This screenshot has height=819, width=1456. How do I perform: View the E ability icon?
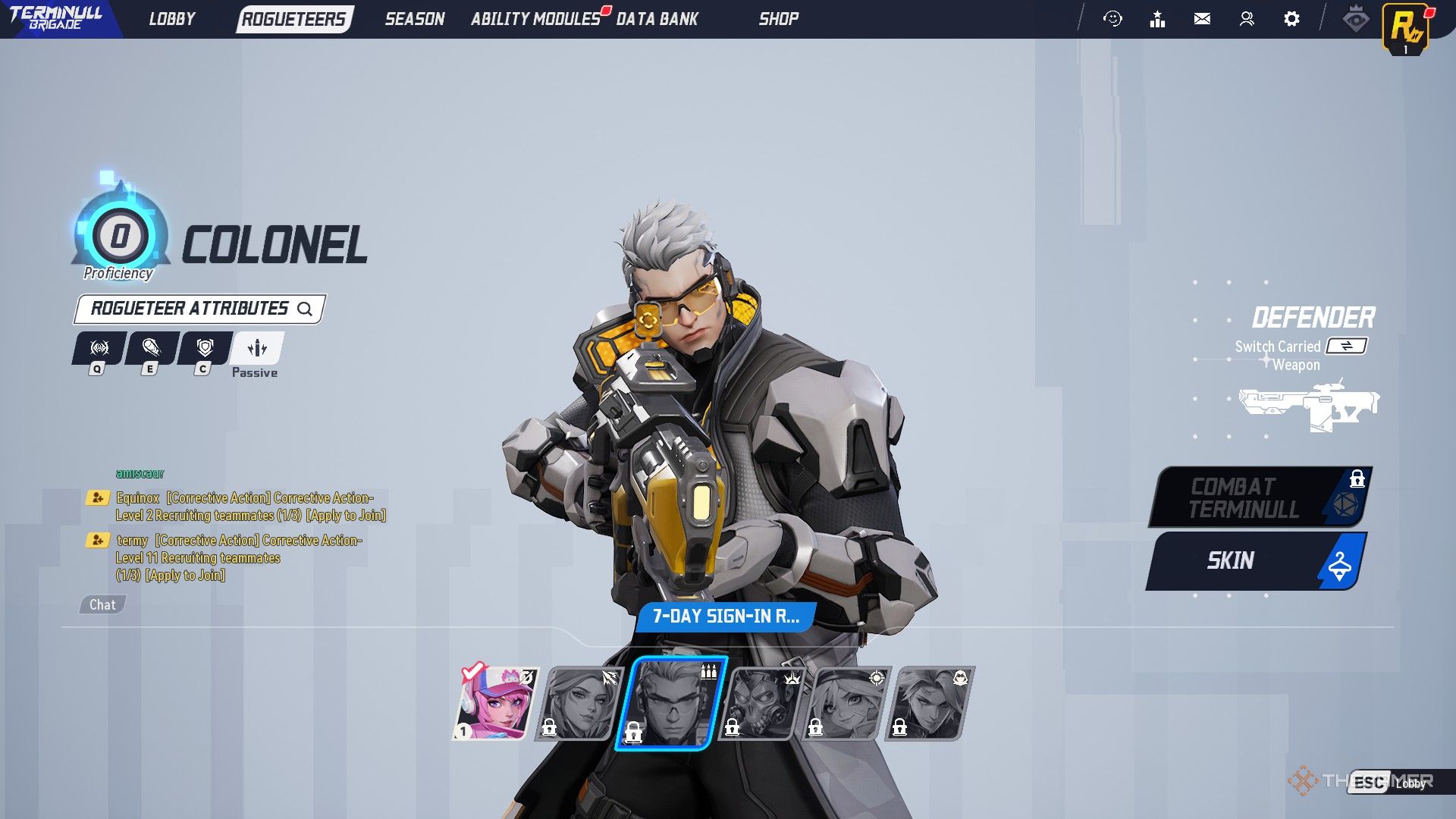coord(150,349)
